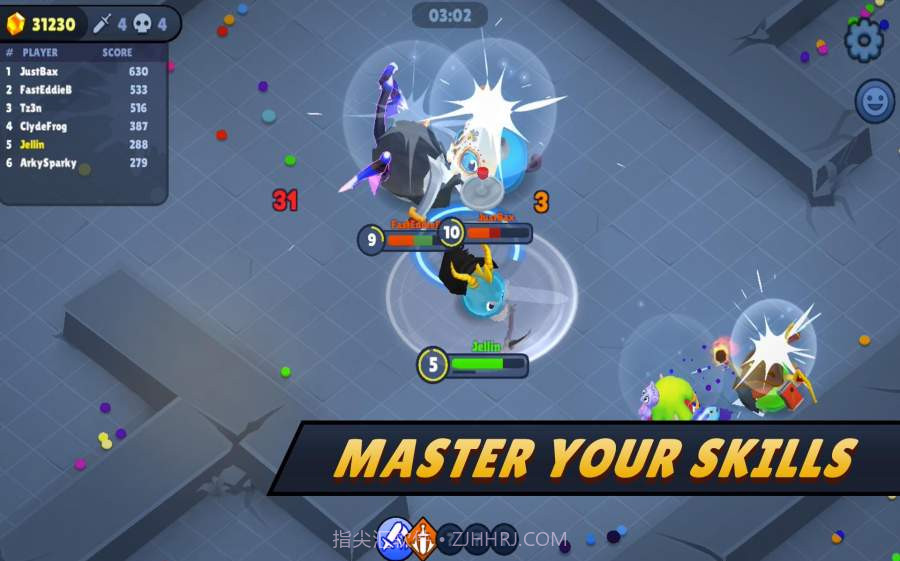
Task: Open the smiley face emote button
Action: tap(875, 101)
